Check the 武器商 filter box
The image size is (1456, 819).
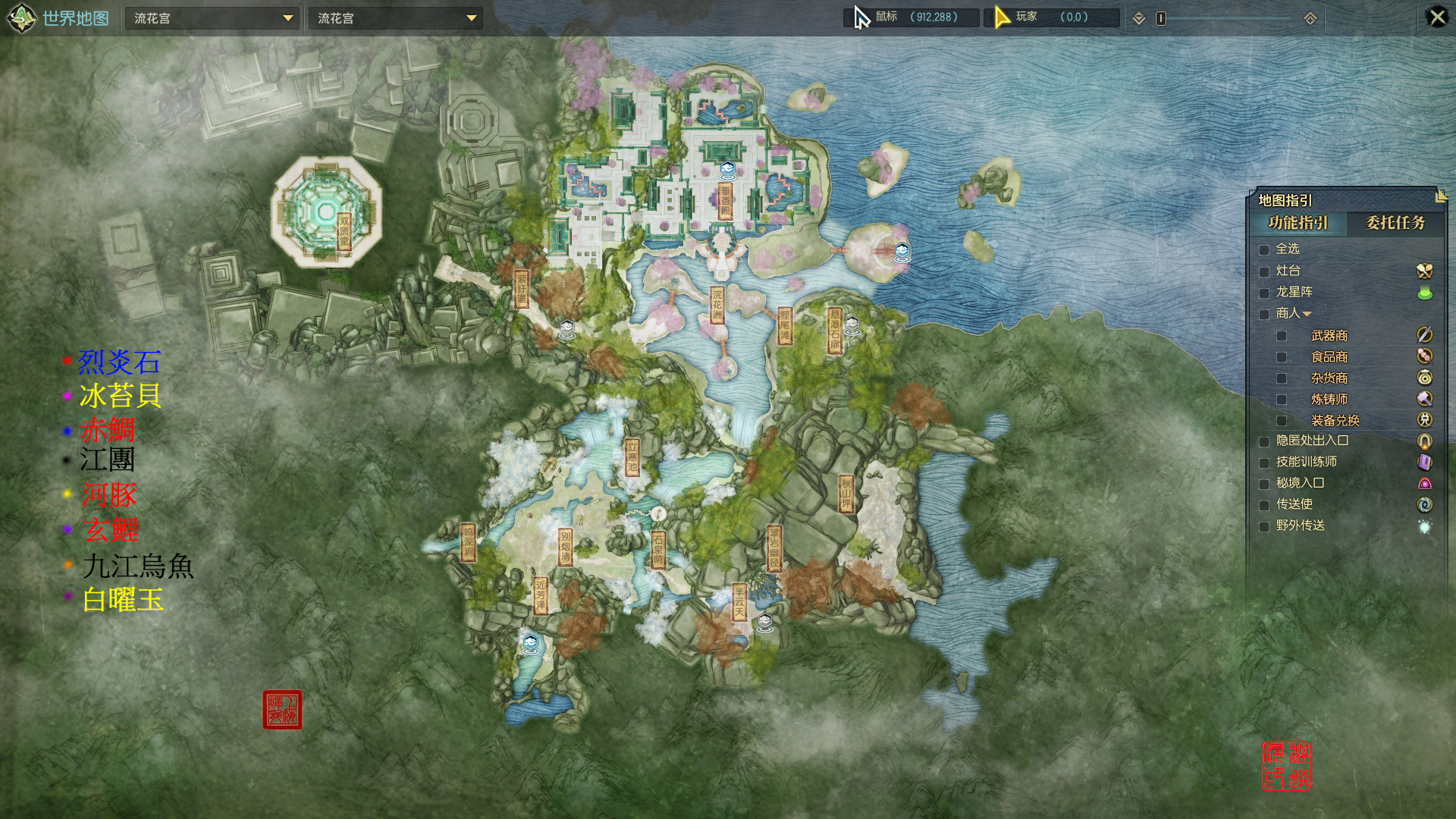click(x=1282, y=336)
